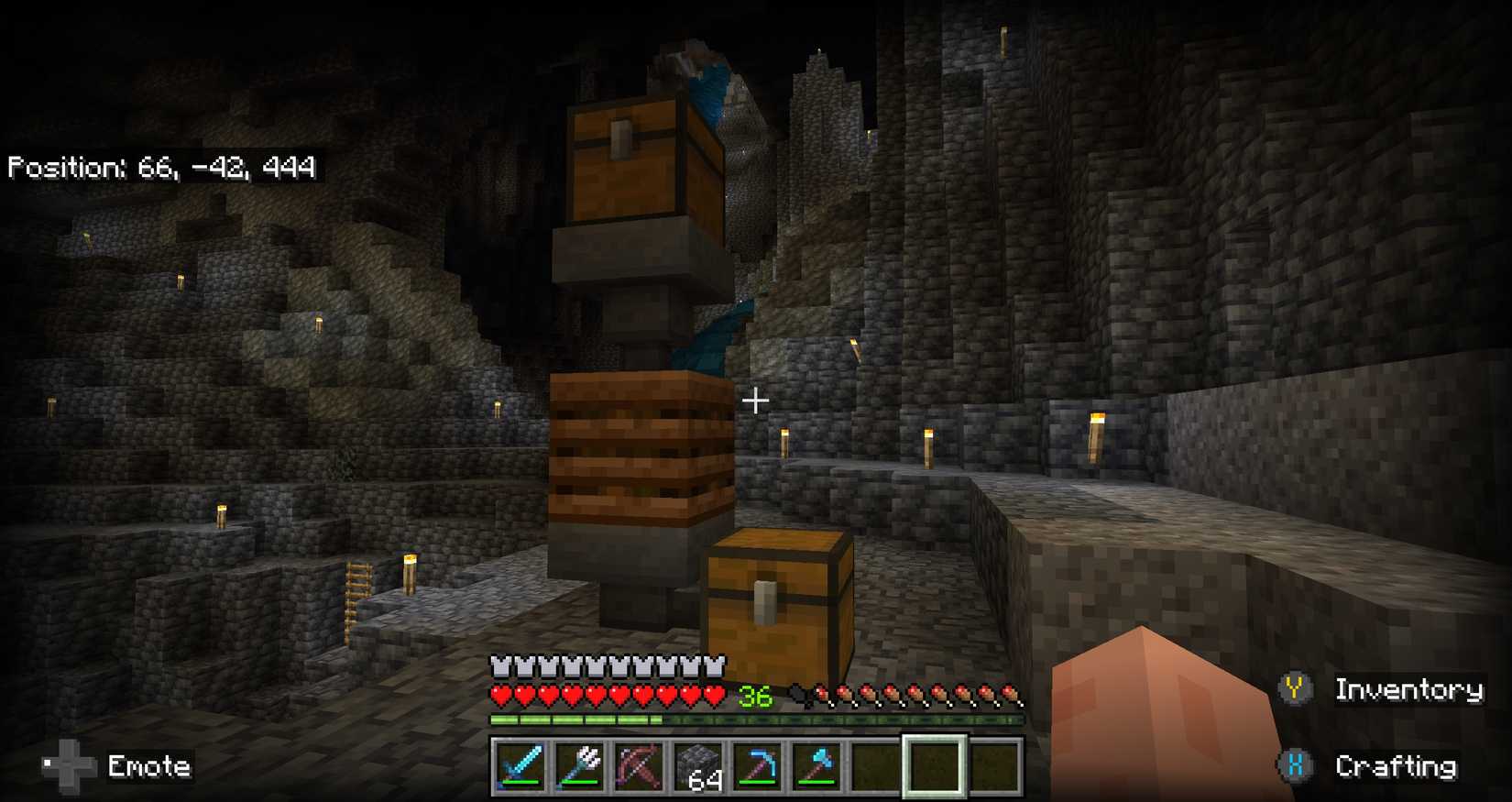Click the crosshair at screen center
1512x802 pixels.
tap(756, 401)
